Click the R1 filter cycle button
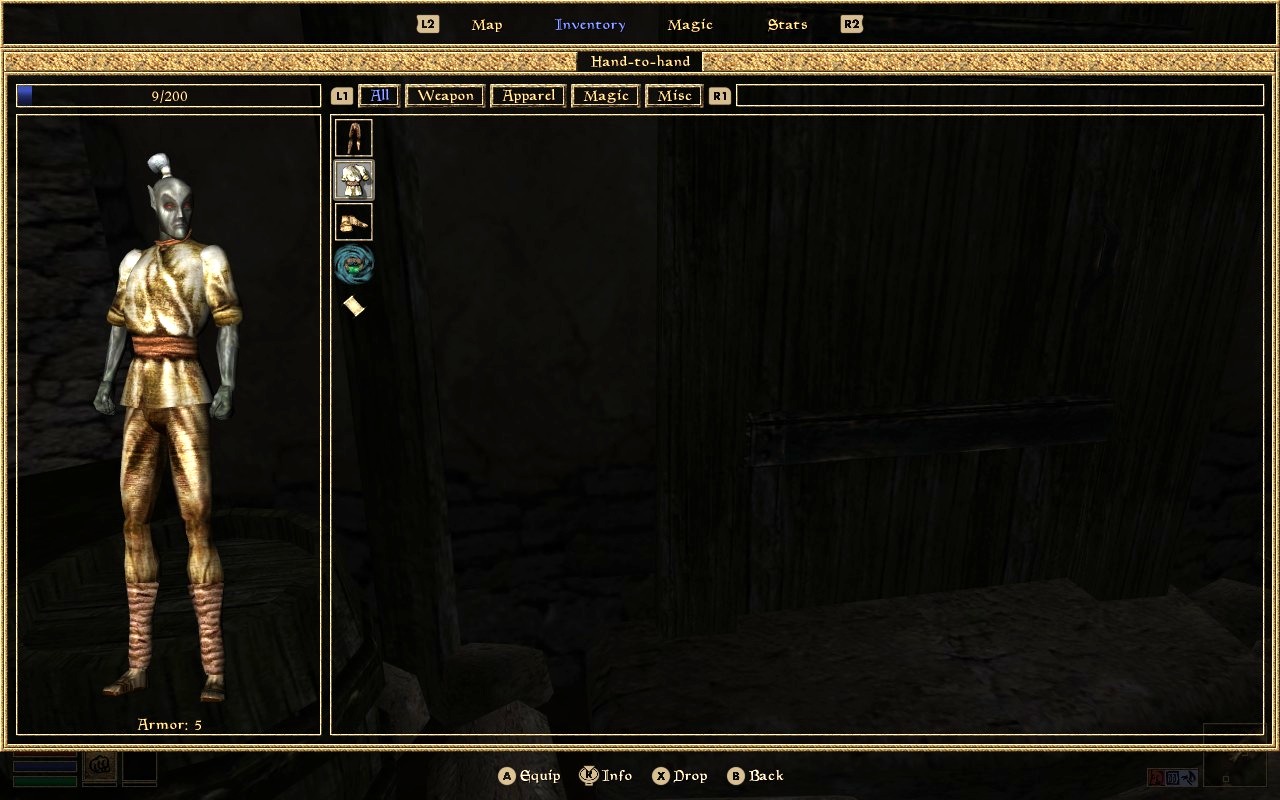Image resolution: width=1280 pixels, height=800 pixels. pos(719,95)
